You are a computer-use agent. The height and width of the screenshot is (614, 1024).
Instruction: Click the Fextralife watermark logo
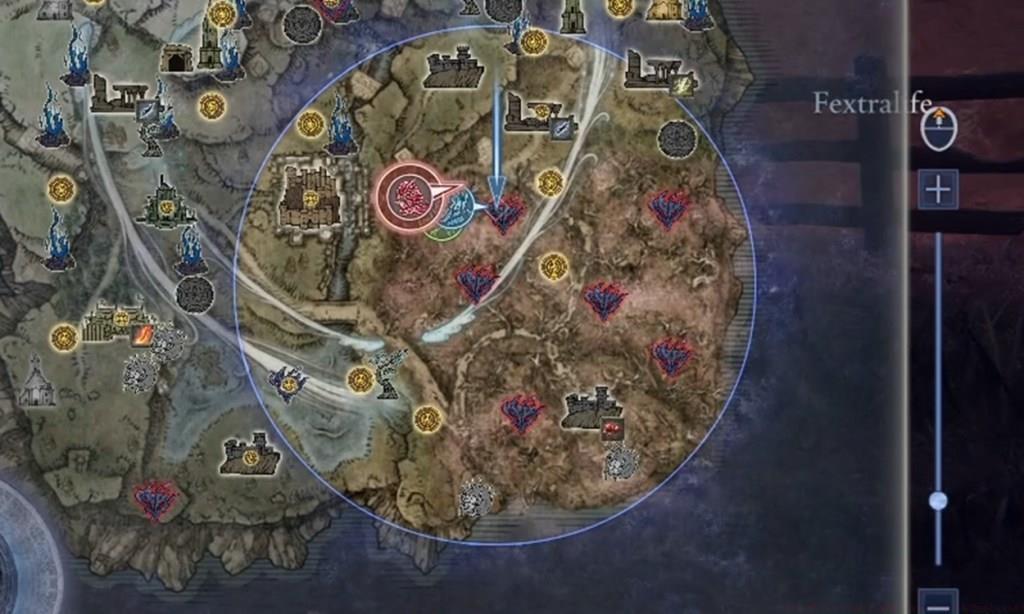pos(872,102)
